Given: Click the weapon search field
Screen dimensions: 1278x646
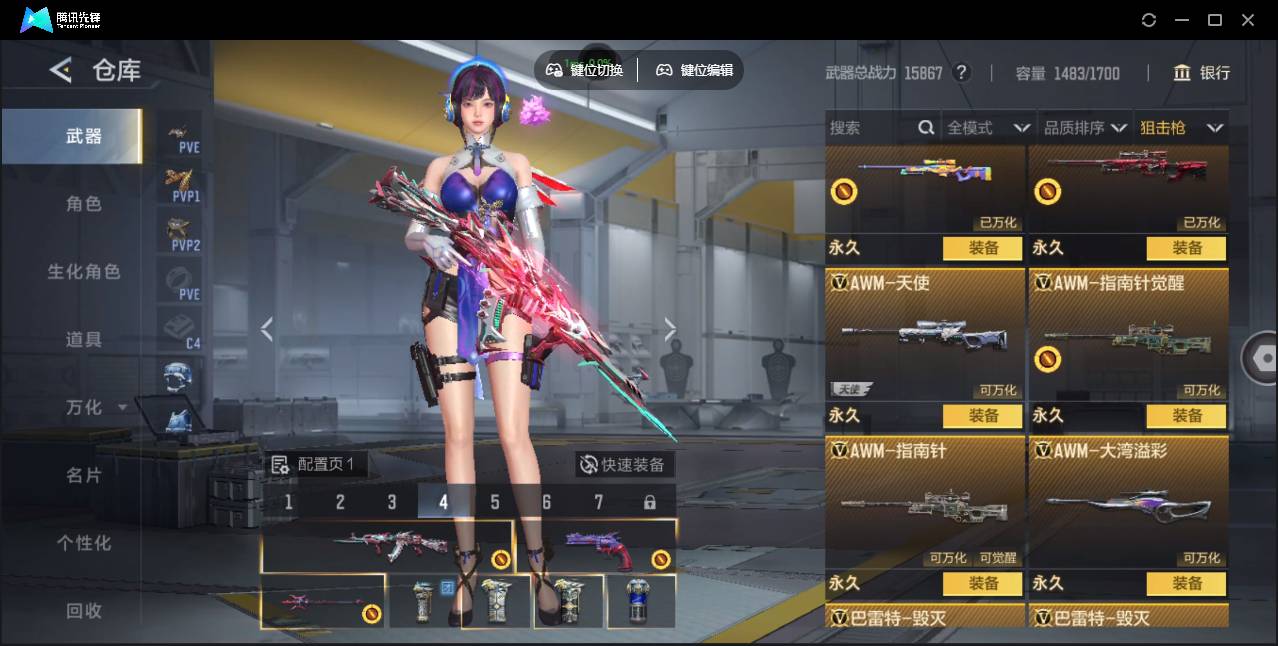Looking at the screenshot, I should 870,128.
